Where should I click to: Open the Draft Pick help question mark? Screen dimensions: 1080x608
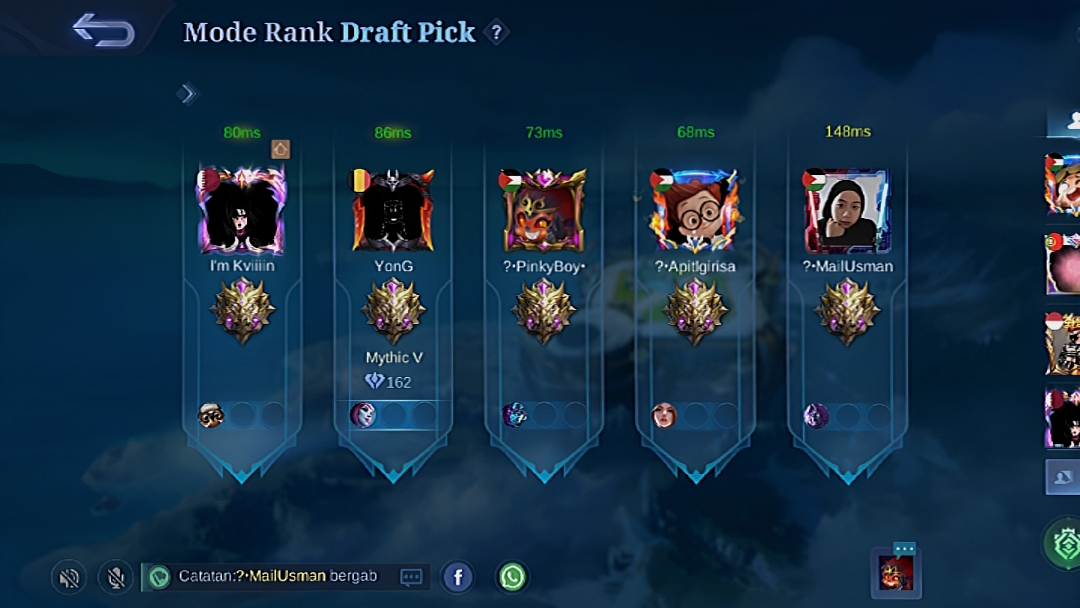[x=496, y=32]
